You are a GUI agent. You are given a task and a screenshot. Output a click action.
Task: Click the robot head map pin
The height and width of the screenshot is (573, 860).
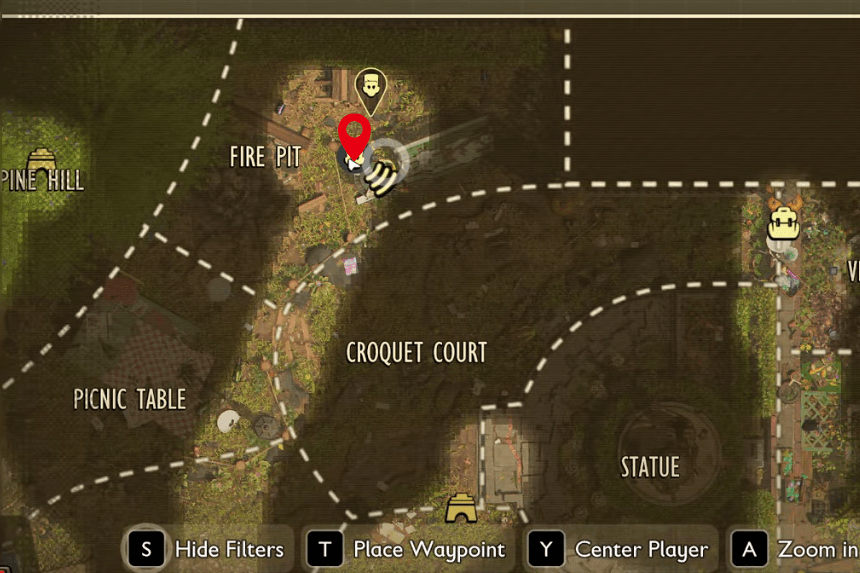click(x=371, y=88)
